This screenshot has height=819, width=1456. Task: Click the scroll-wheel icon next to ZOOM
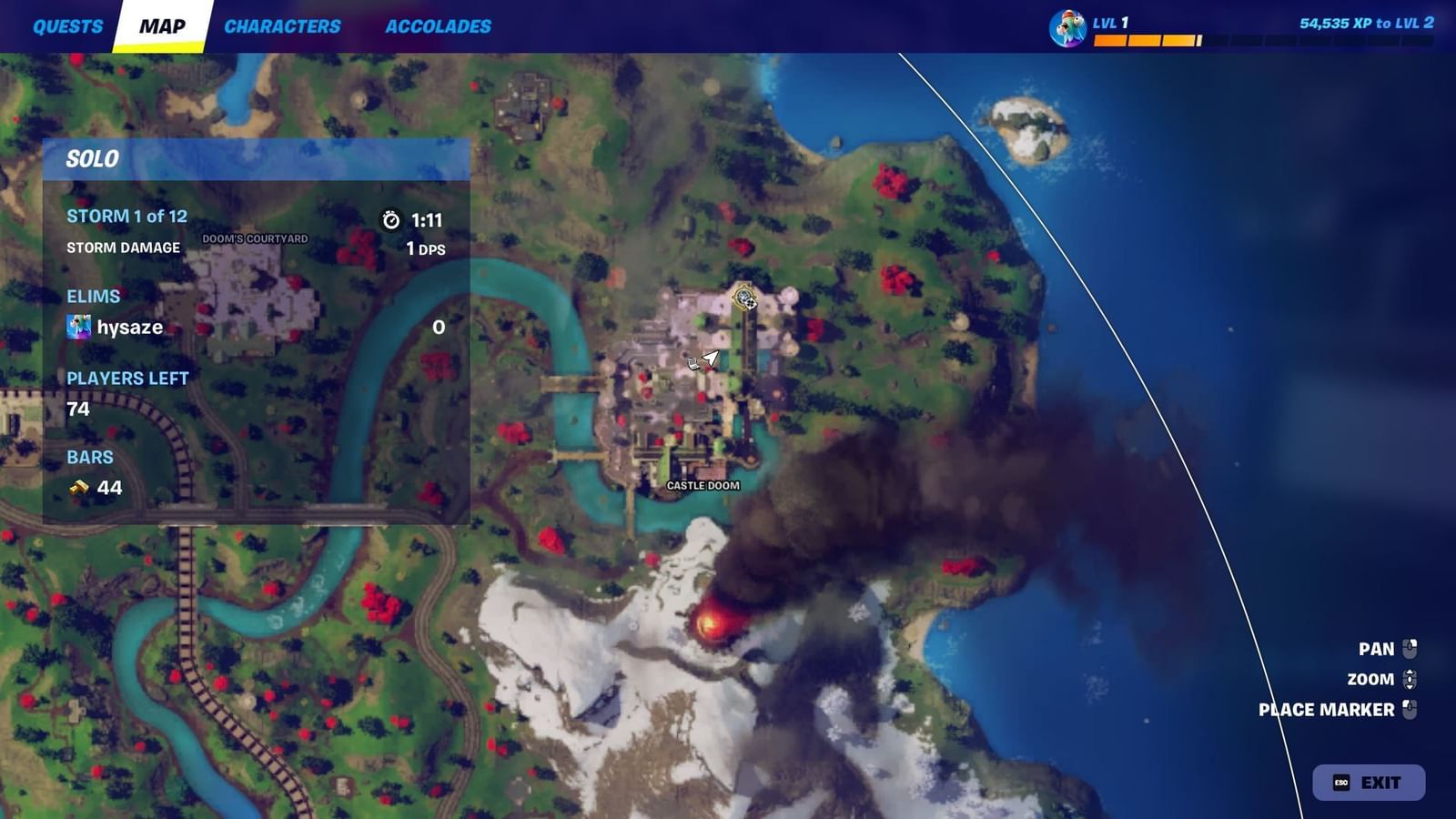pyautogui.click(x=1410, y=680)
